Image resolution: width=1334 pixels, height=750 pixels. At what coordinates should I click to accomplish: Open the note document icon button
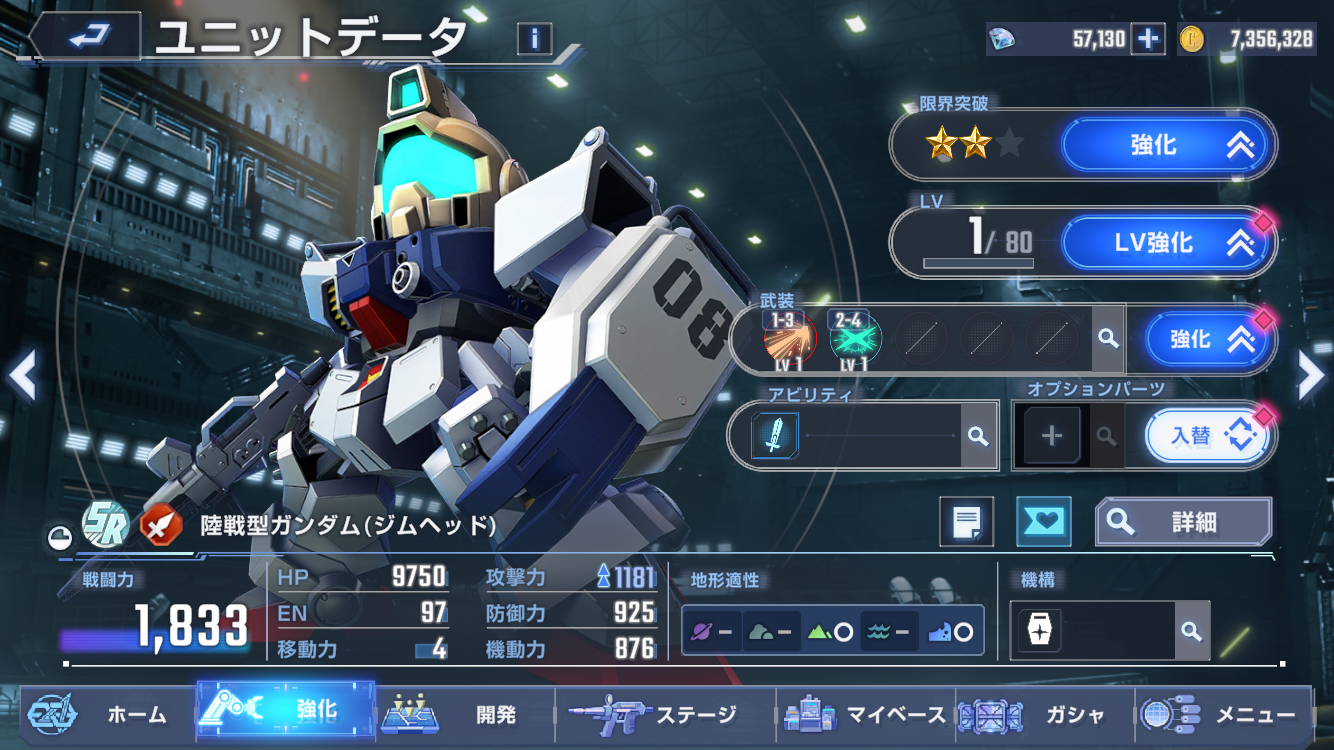pos(966,521)
